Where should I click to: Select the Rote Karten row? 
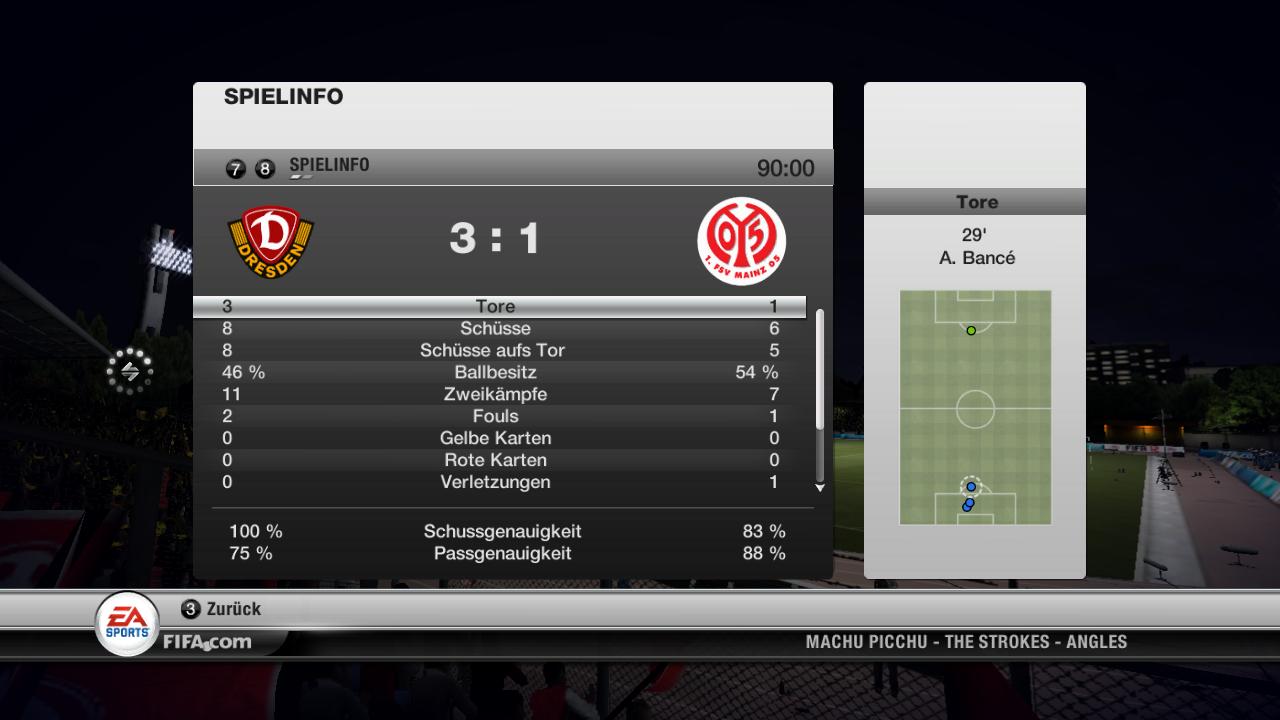click(x=499, y=461)
